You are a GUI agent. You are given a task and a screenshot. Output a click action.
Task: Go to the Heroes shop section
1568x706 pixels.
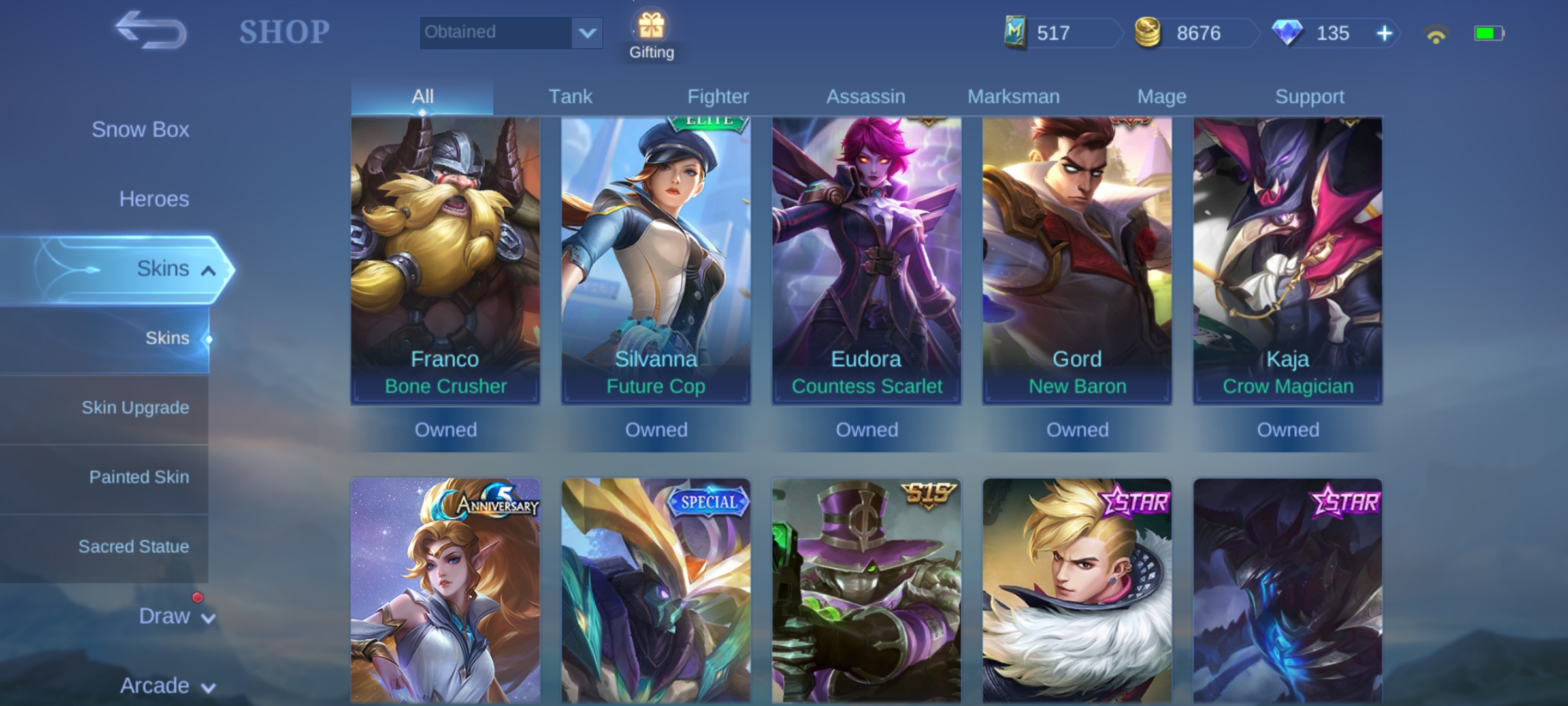pyautogui.click(x=154, y=199)
